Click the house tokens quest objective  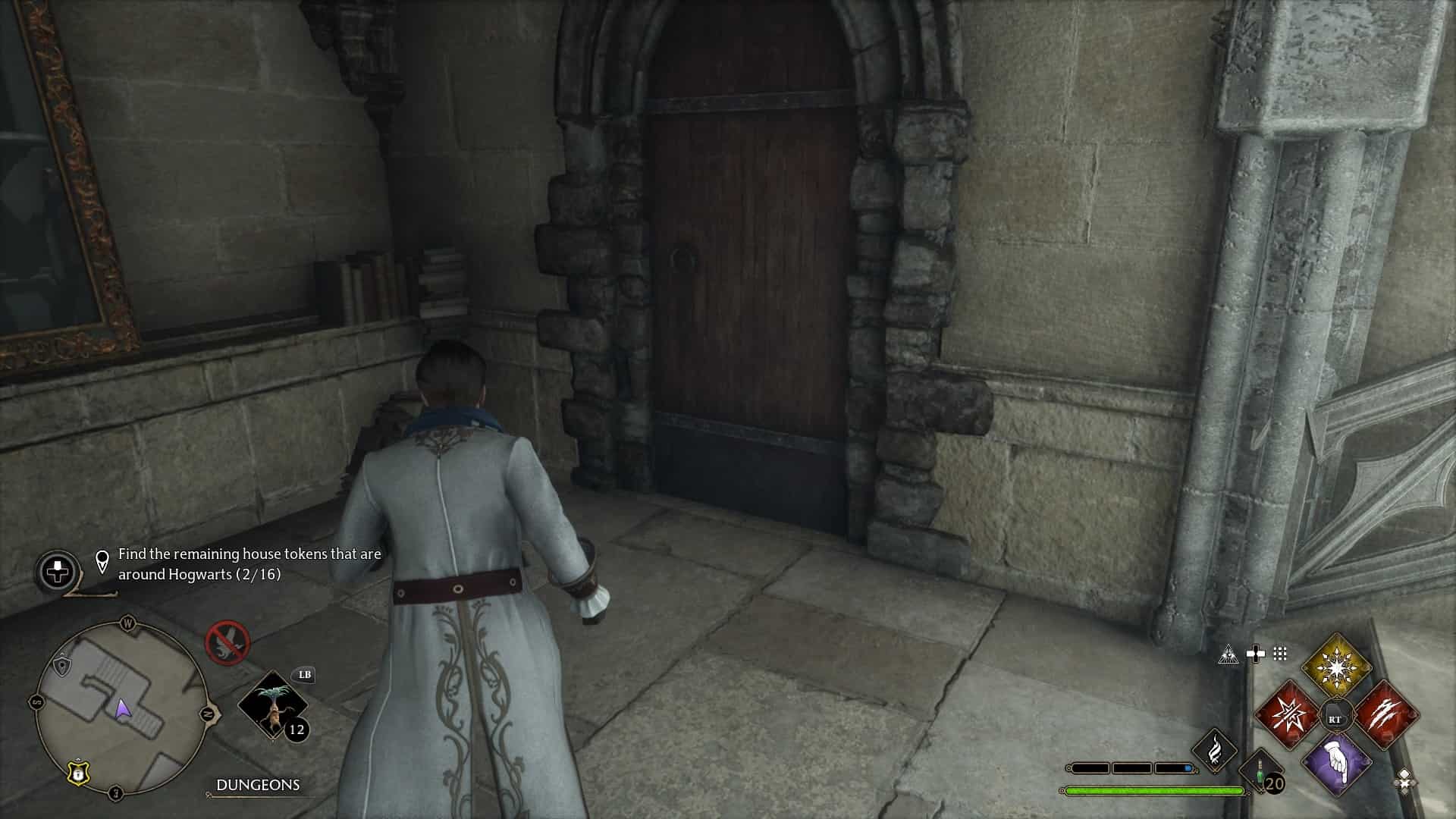click(249, 564)
